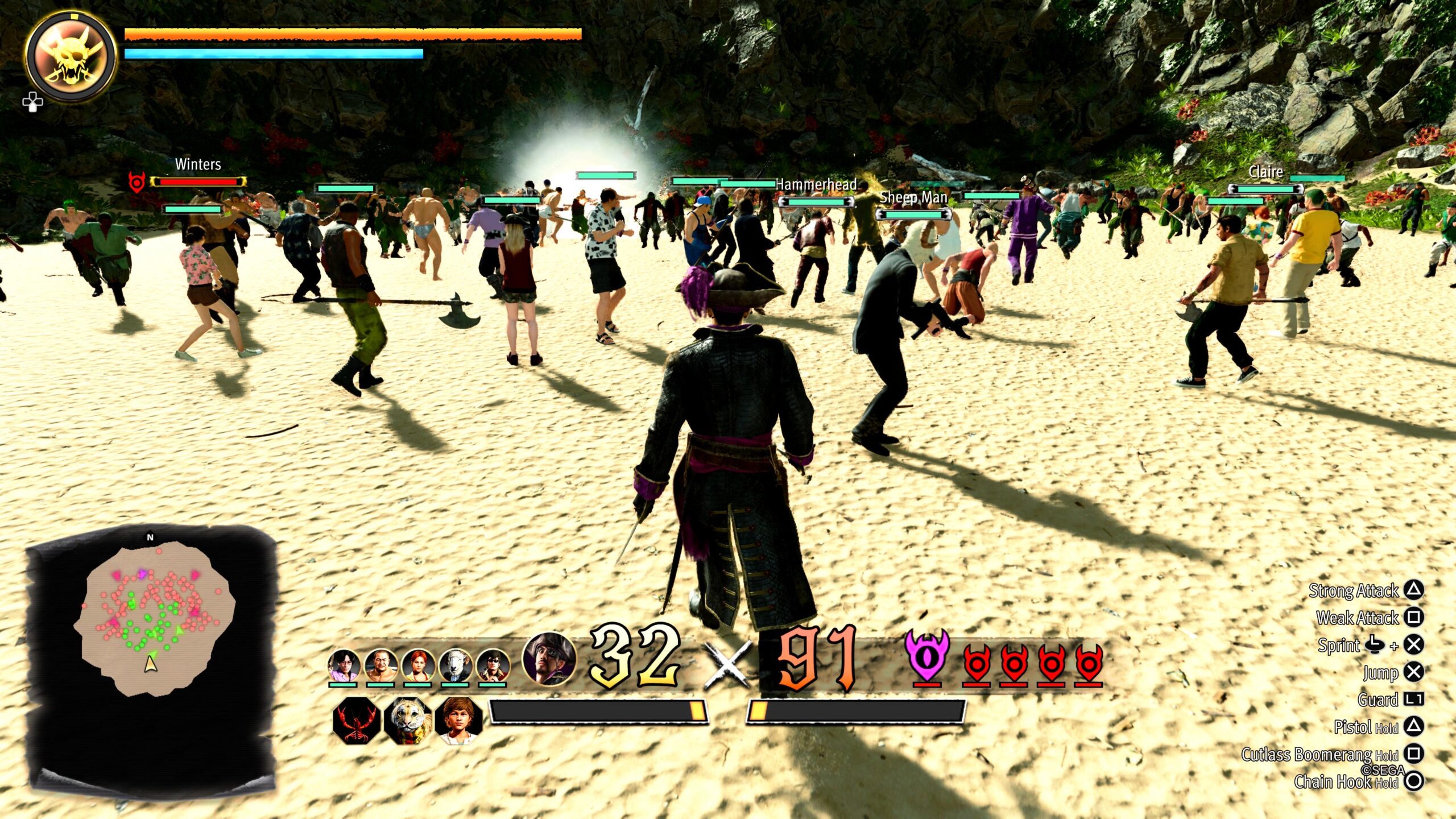Target the red marker beside Winters' name
Screen dimensions: 1456x819
(x=136, y=182)
